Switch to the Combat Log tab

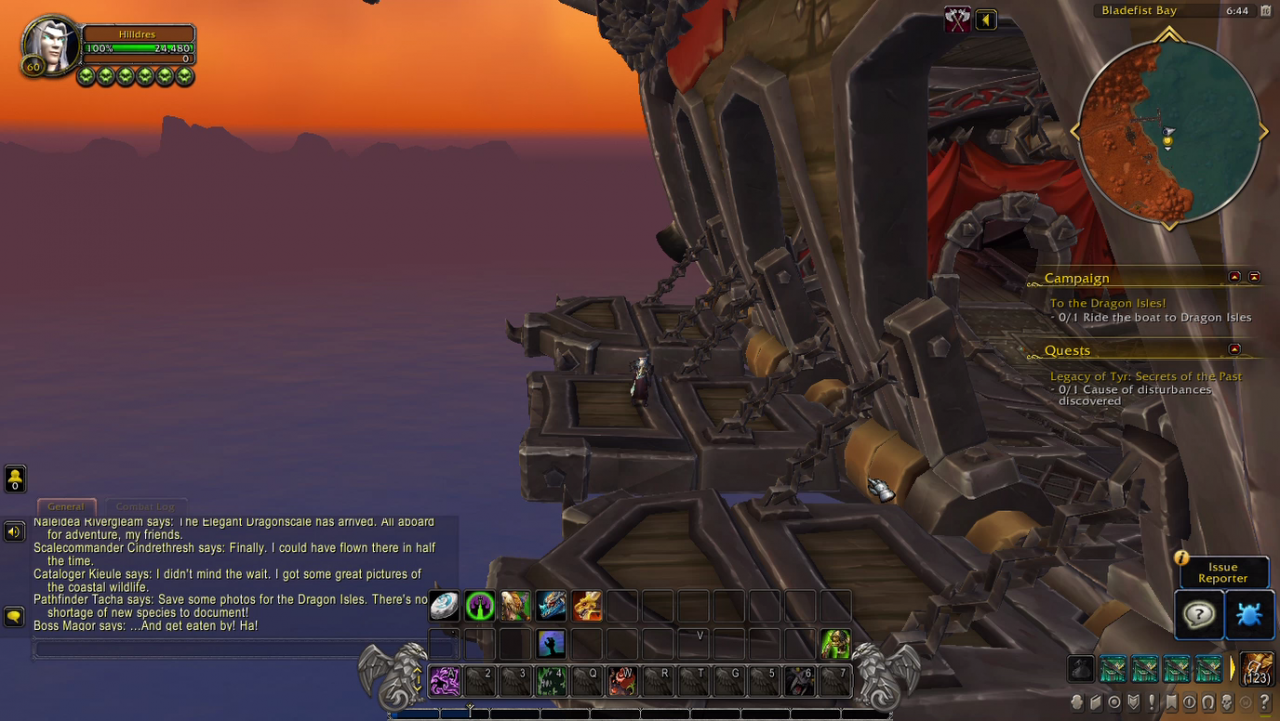pos(145,506)
